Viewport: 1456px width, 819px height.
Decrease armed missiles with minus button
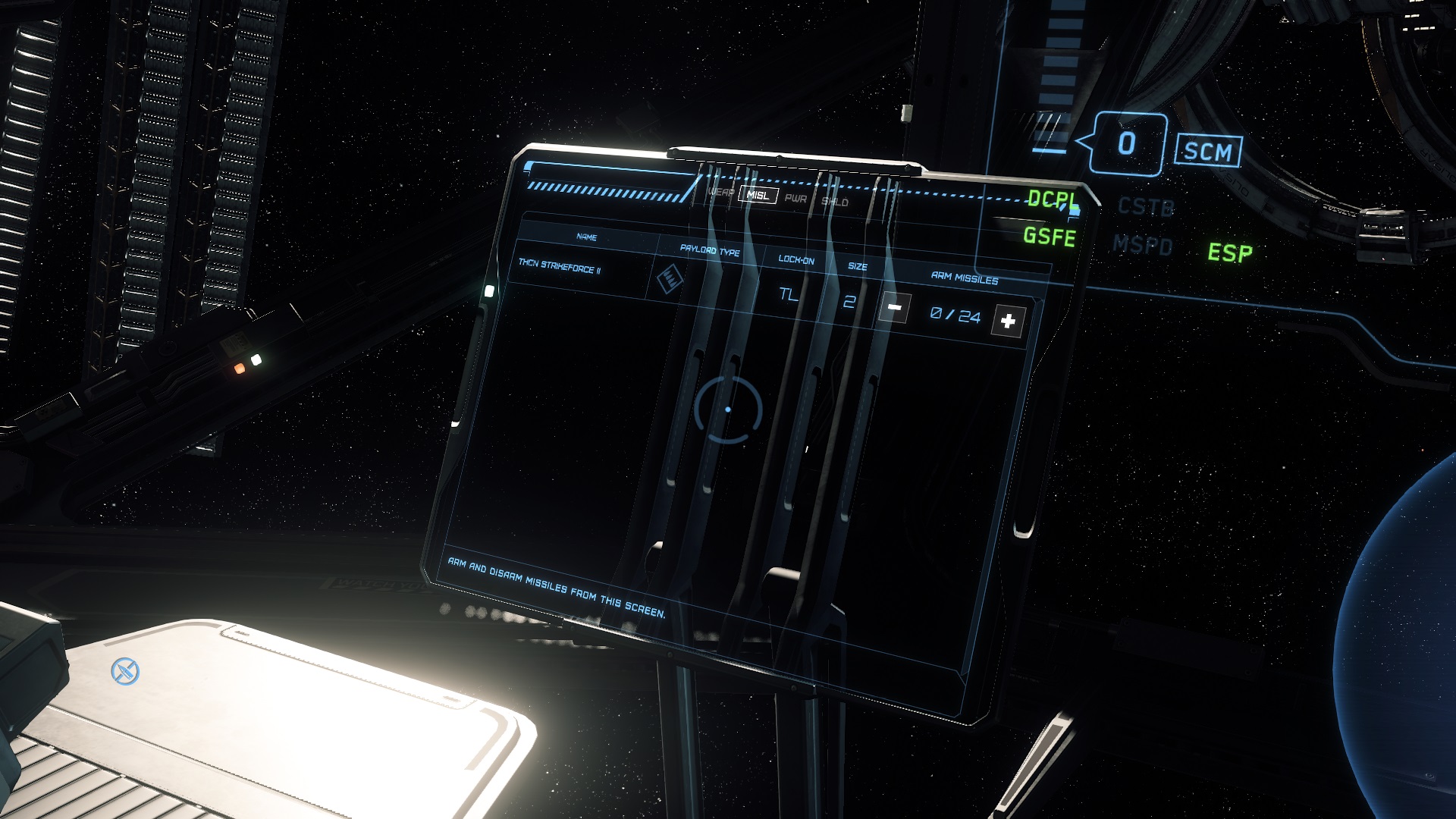coord(895,308)
